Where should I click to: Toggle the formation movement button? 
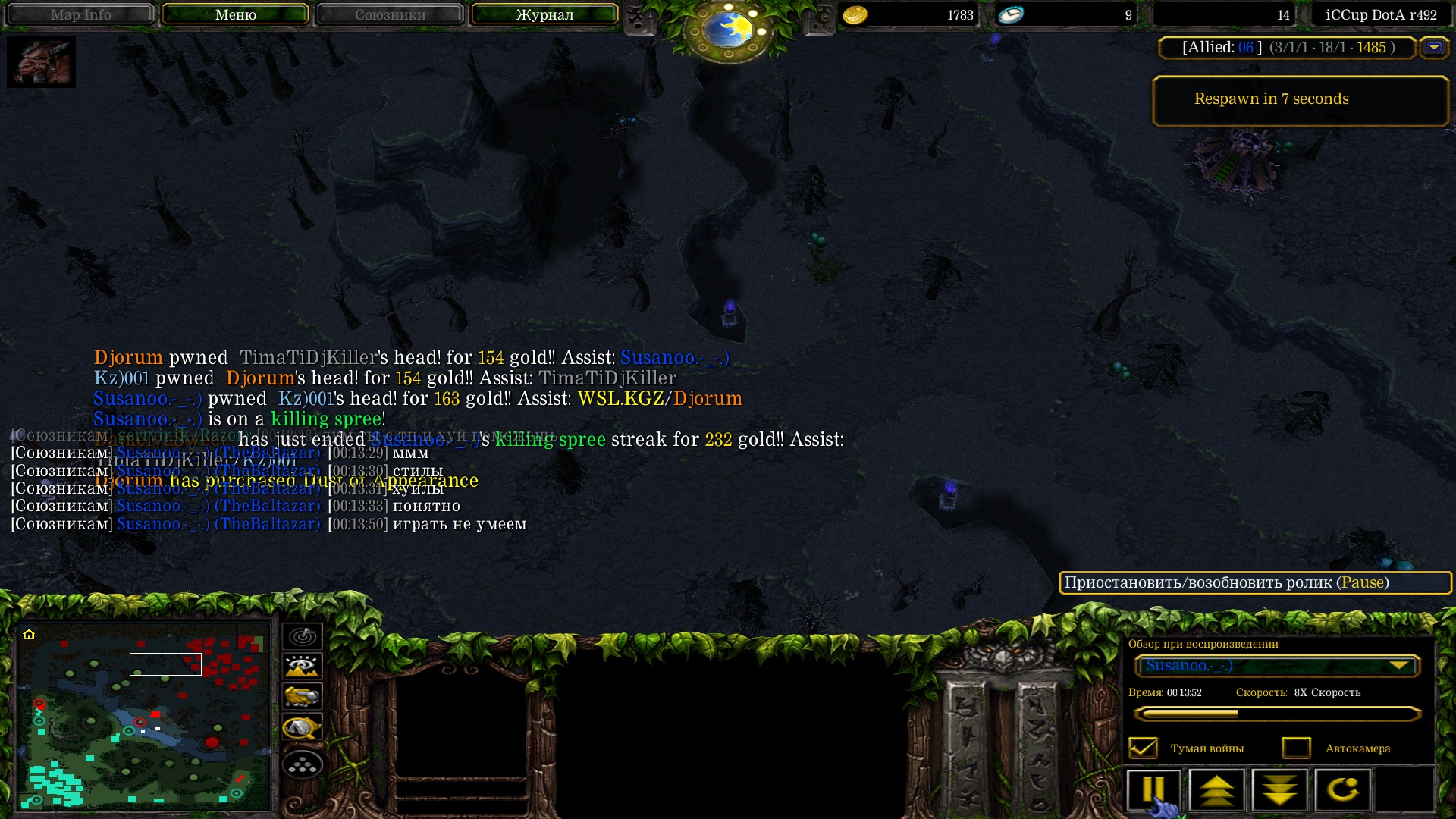point(303,764)
